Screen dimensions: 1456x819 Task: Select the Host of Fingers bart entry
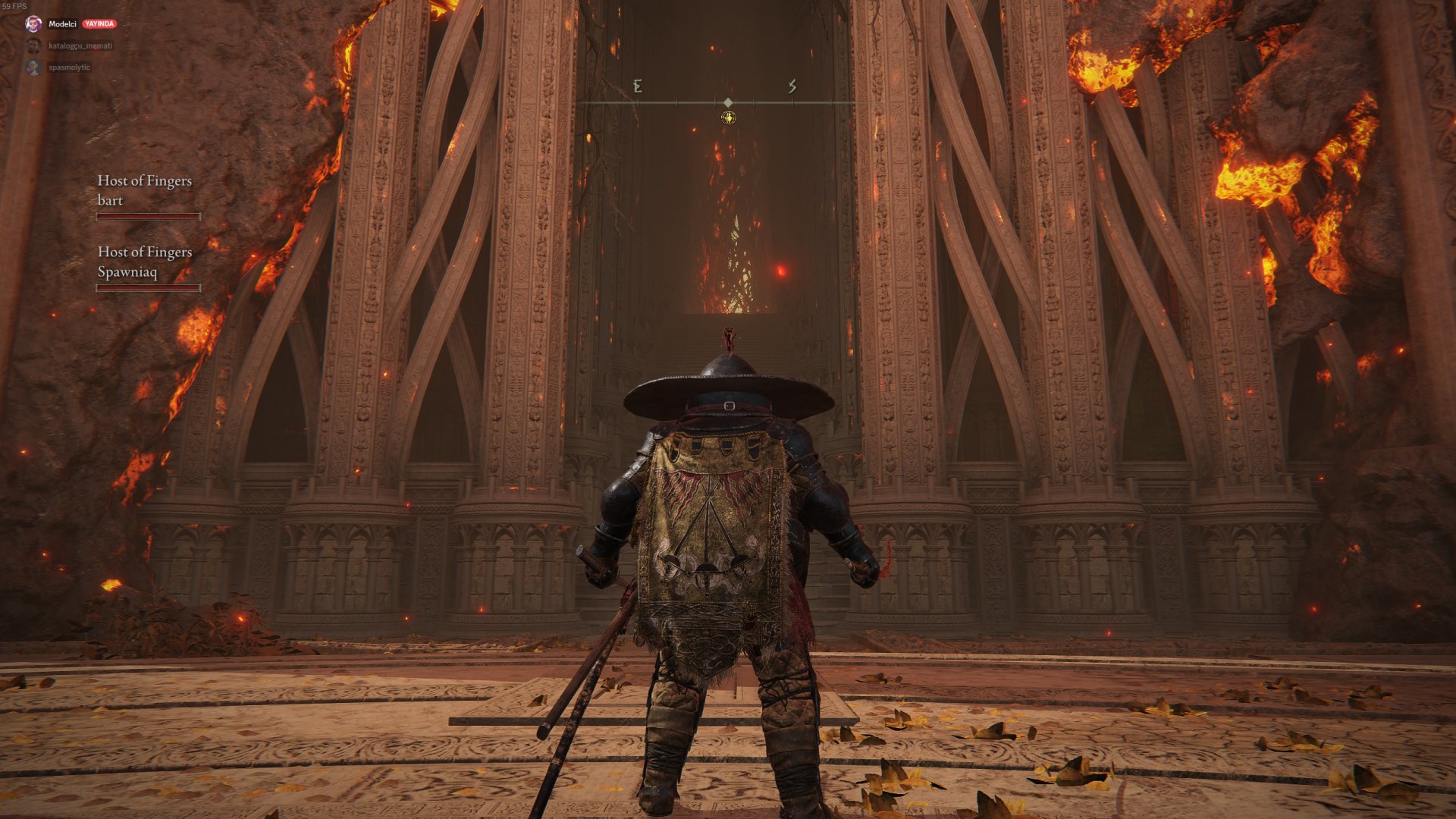145,190
